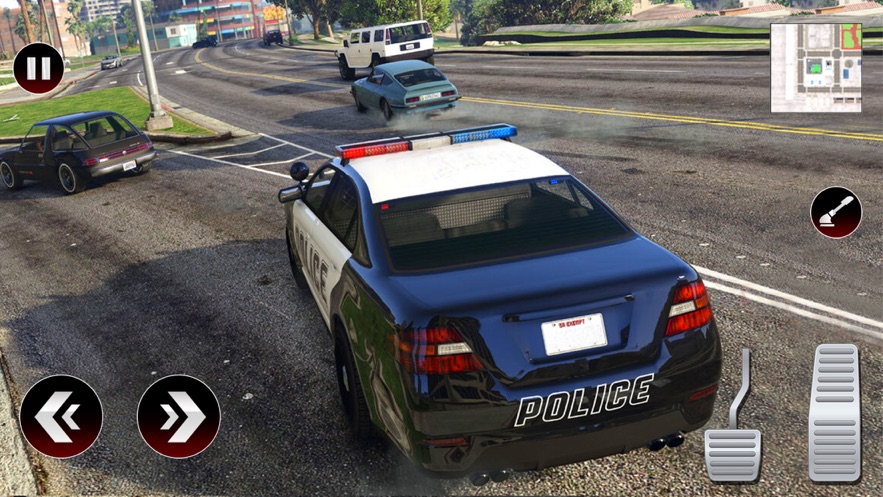Screen dimensions: 883x497
Task: Steer left with the left arrow button
Action: click(x=61, y=416)
